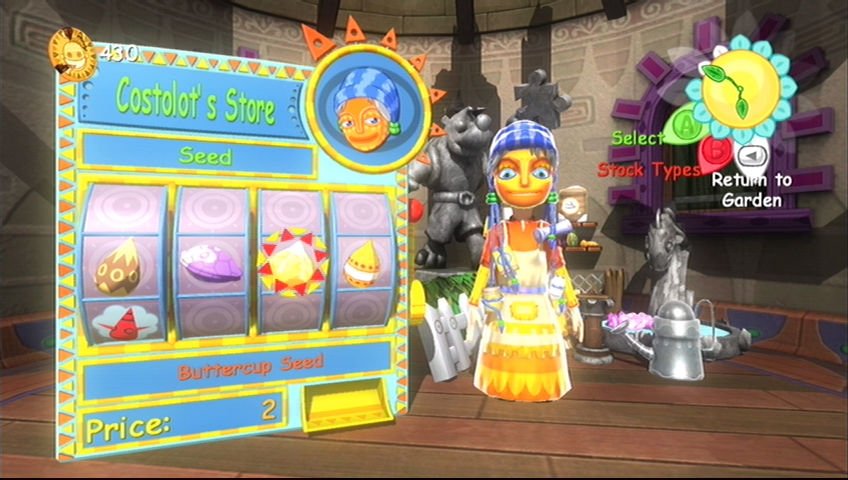848x480 pixels.
Task: Choose the Stock Types option
Action: tap(646, 170)
